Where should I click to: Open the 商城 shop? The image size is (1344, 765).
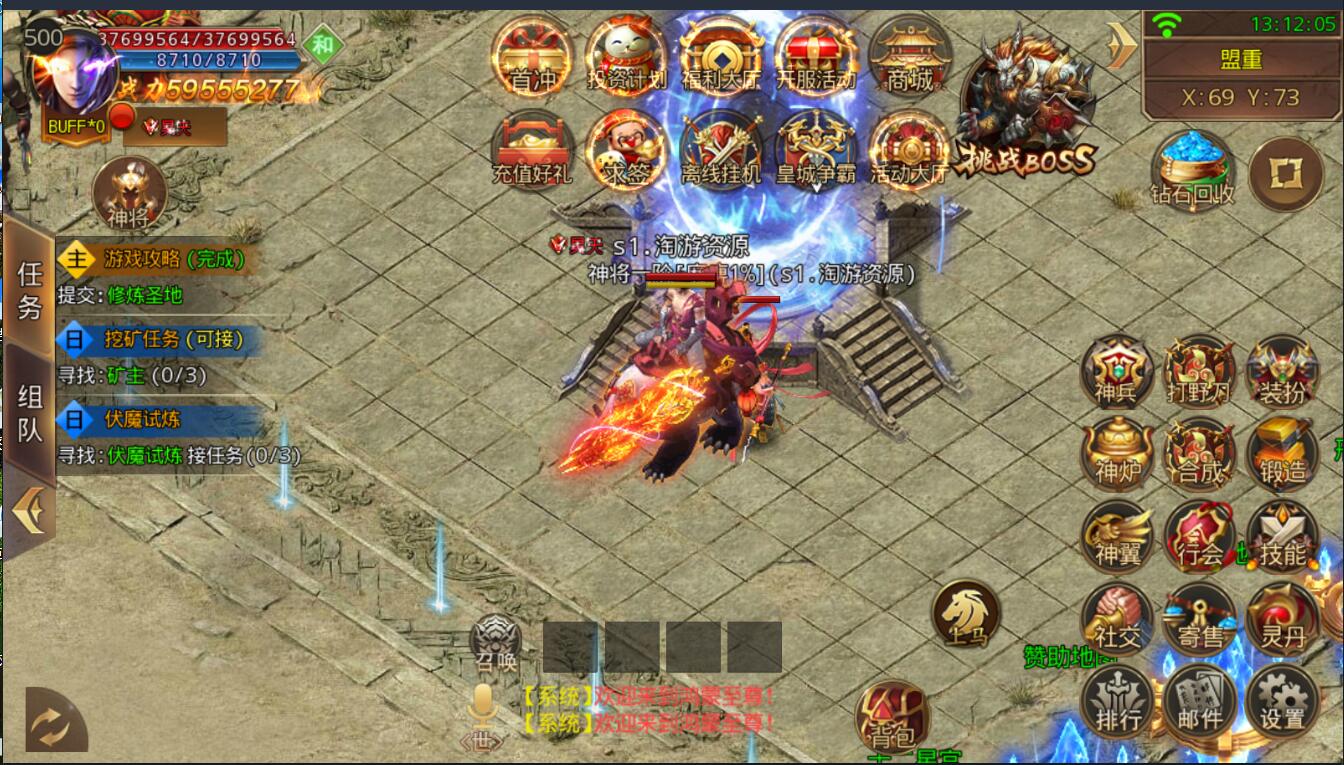(x=910, y=58)
